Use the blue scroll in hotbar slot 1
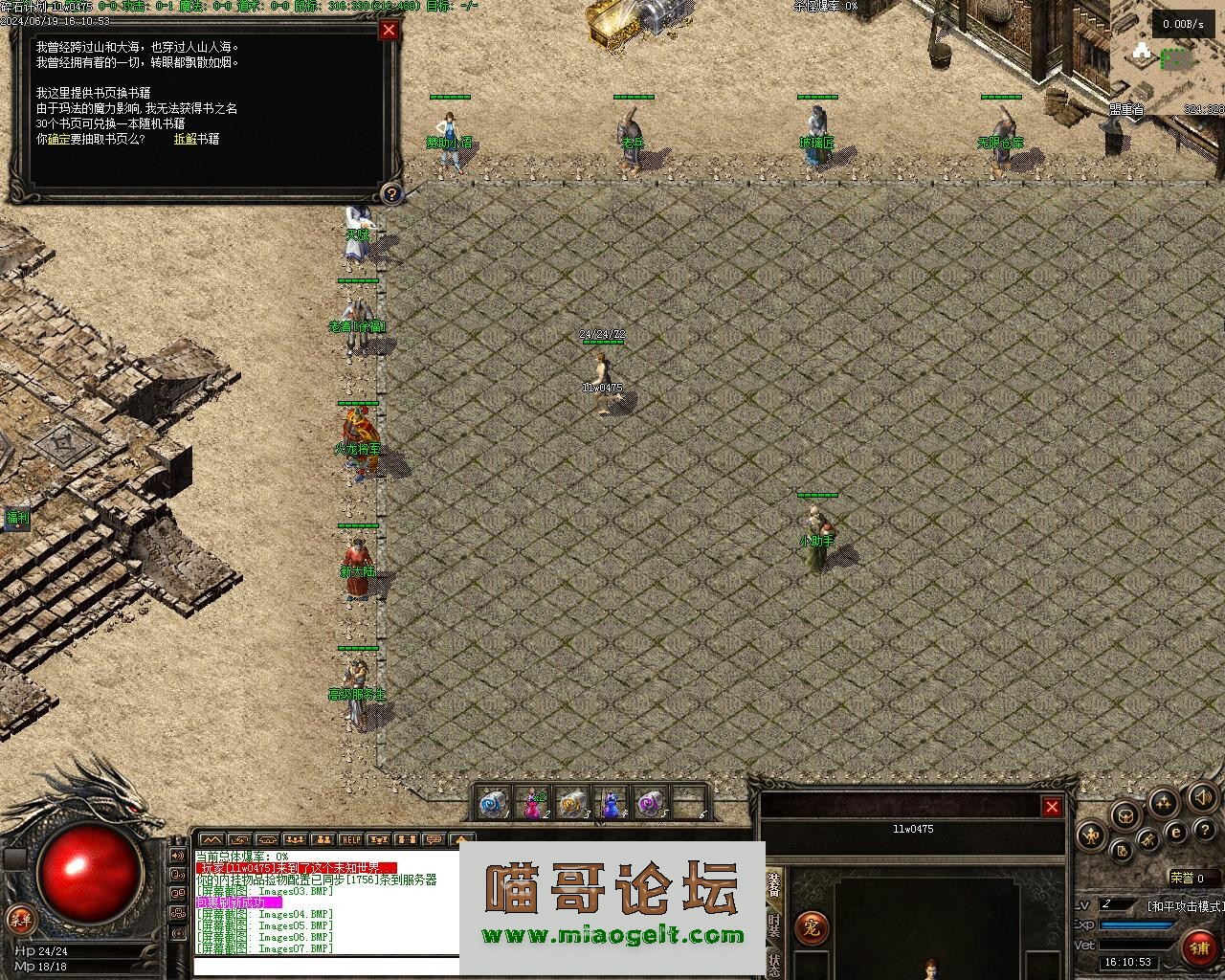This screenshot has height=980, width=1225. (x=493, y=804)
